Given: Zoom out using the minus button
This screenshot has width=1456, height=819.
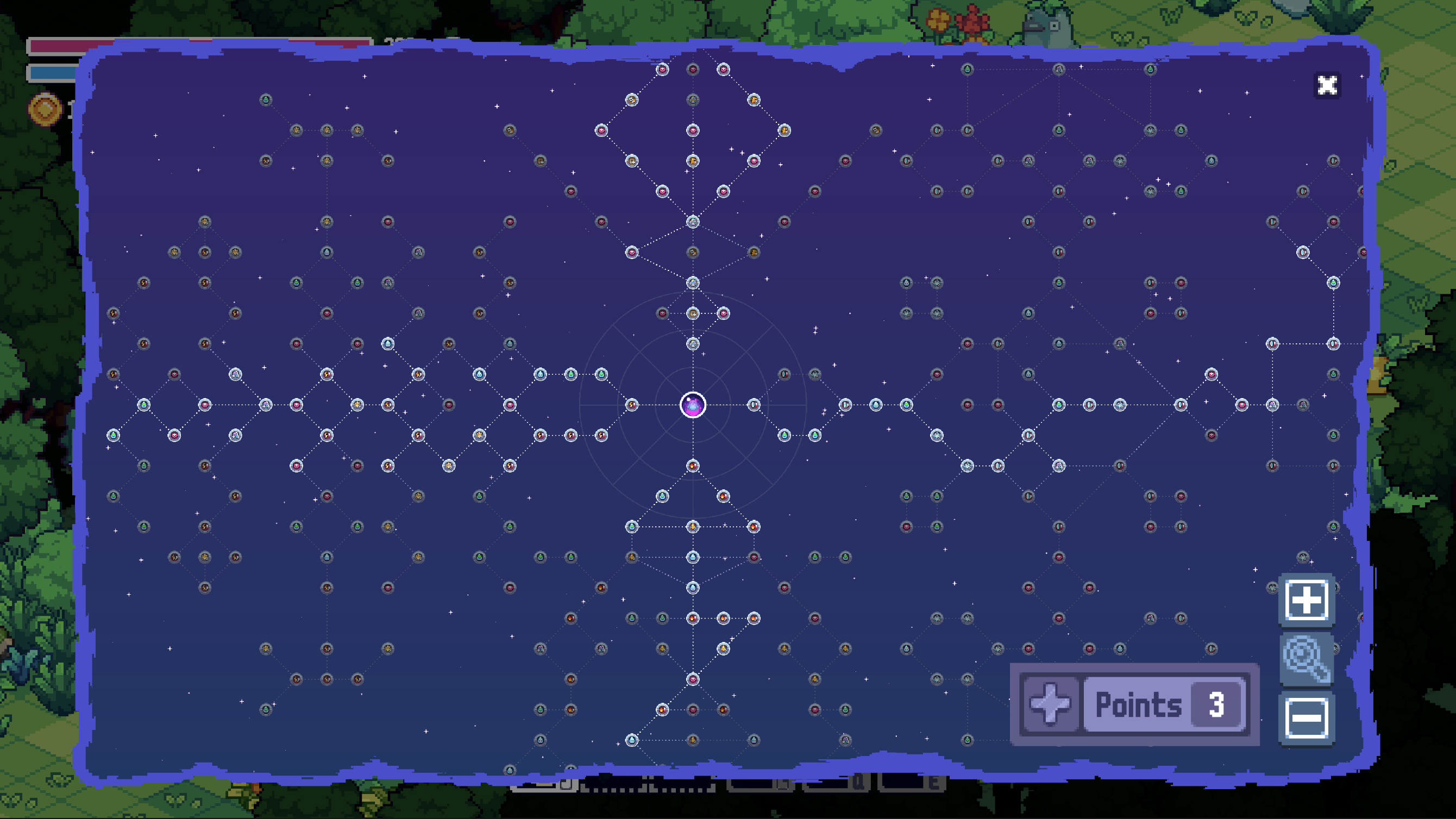Looking at the screenshot, I should 1307,718.
